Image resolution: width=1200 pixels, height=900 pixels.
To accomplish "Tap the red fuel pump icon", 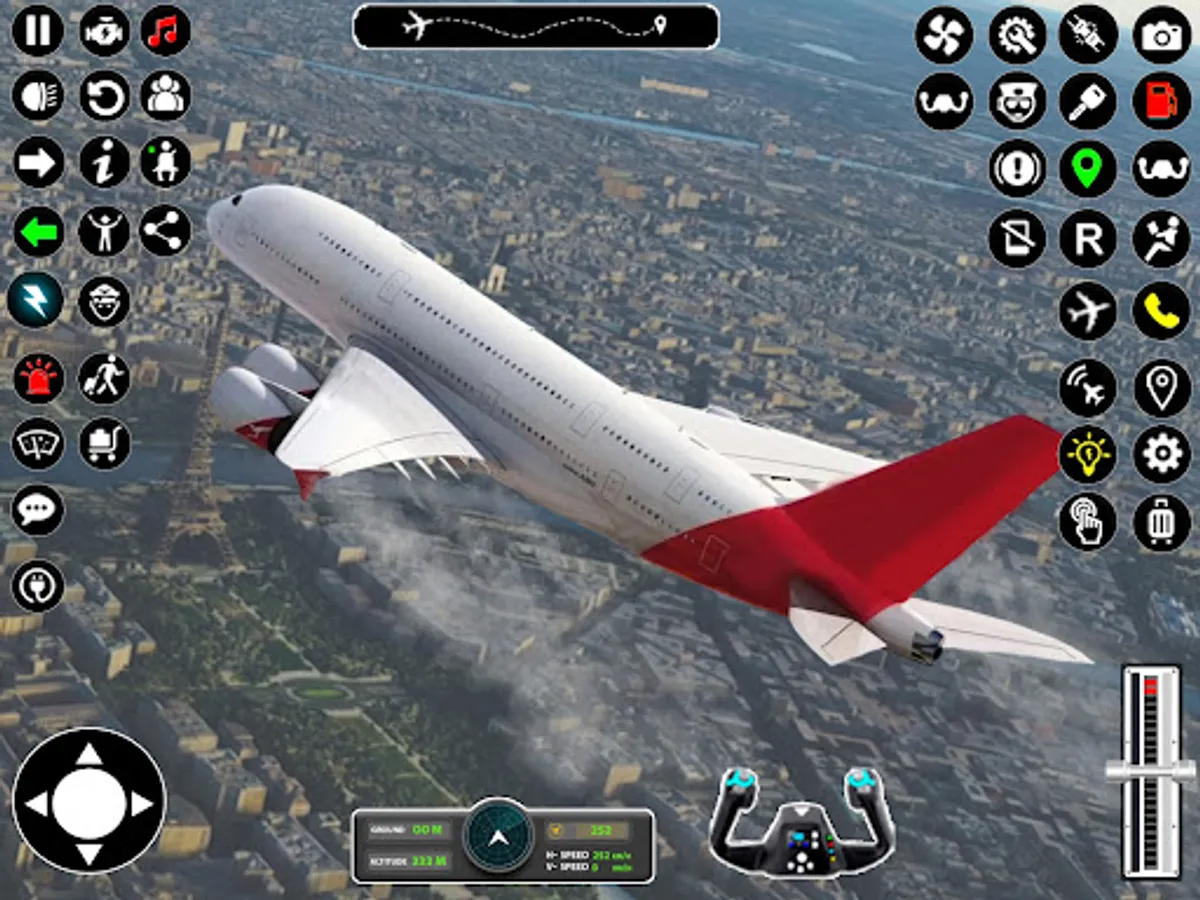I will [1162, 101].
